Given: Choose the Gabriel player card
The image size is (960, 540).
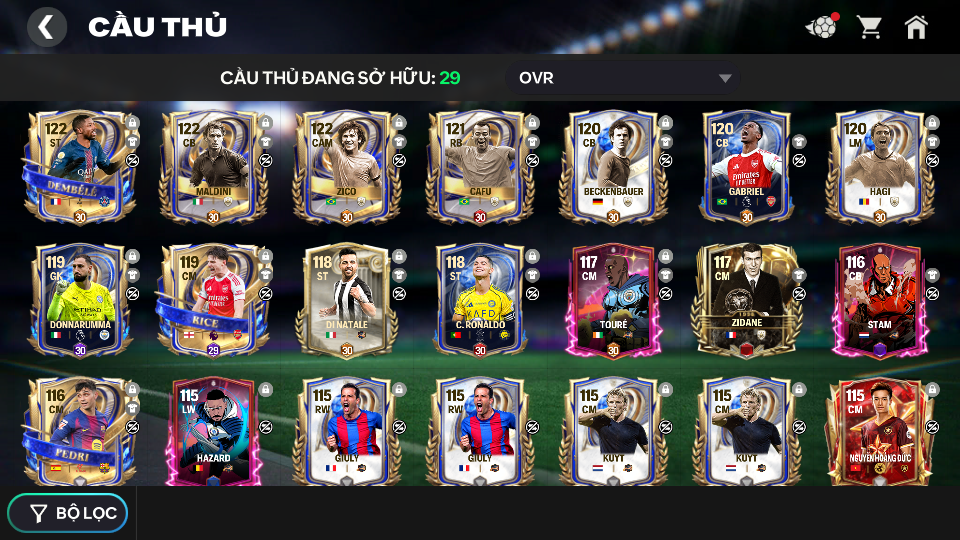Looking at the screenshot, I should click(x=747, y=167).
